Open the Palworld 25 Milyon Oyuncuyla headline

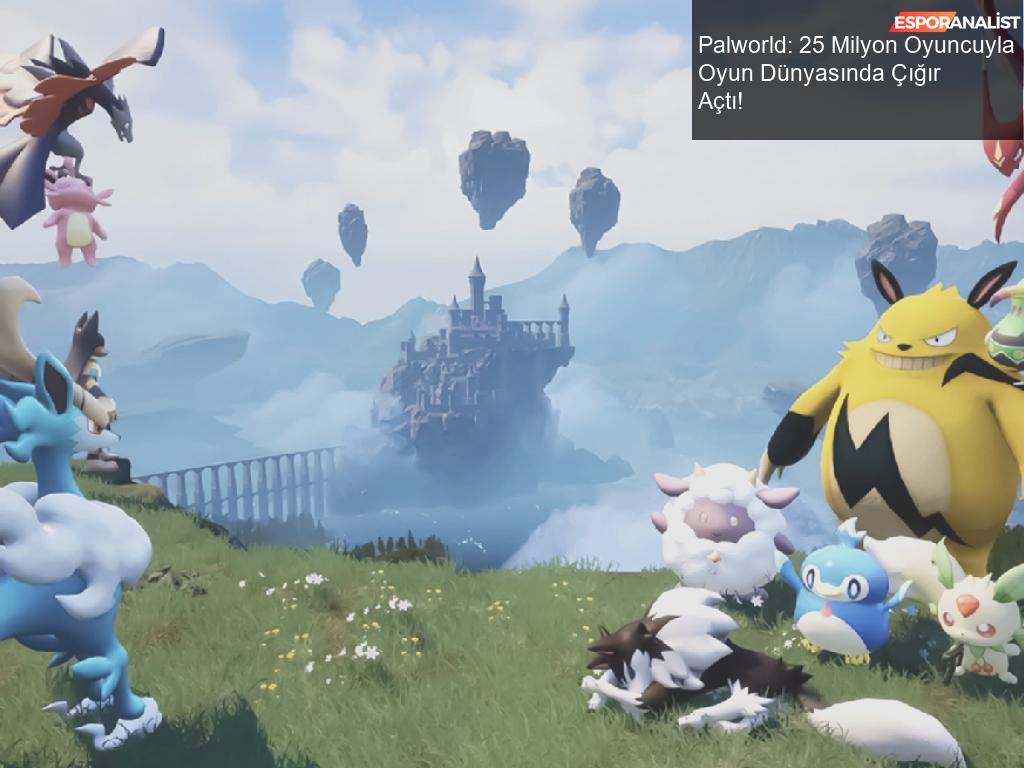click(x=855, y=74)
